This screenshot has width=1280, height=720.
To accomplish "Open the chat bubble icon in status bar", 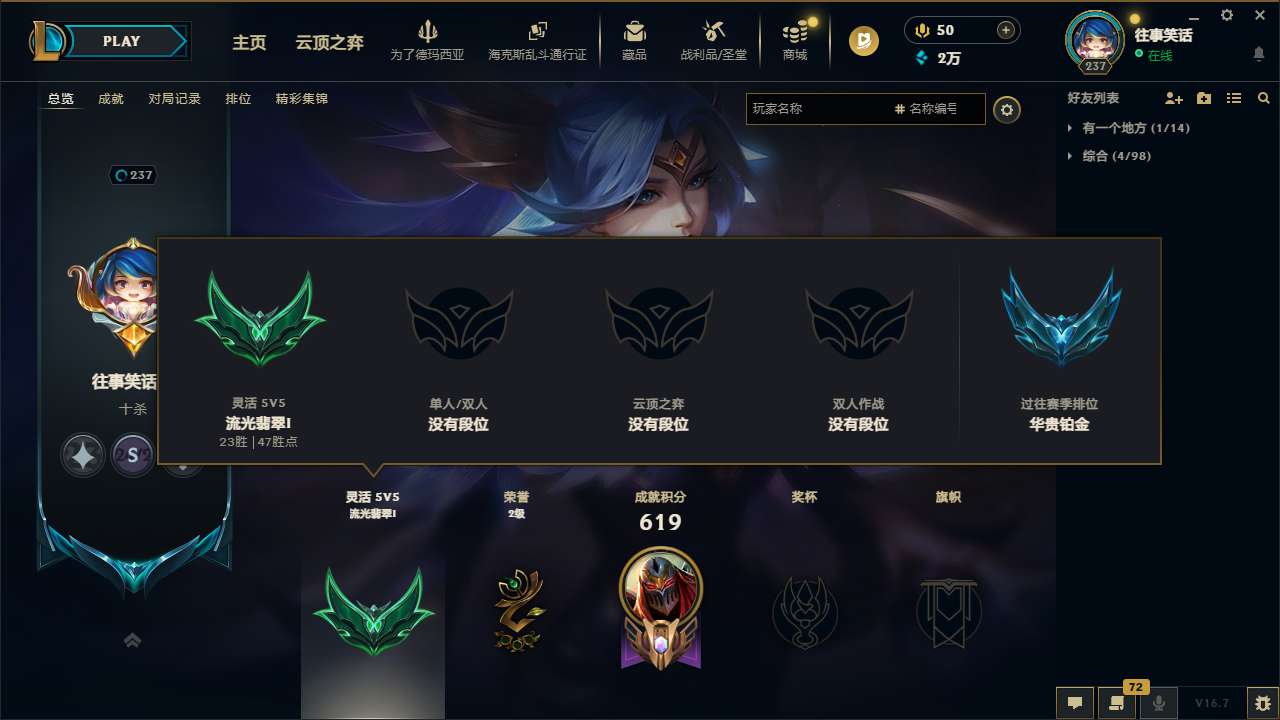I will [1075, 703].
